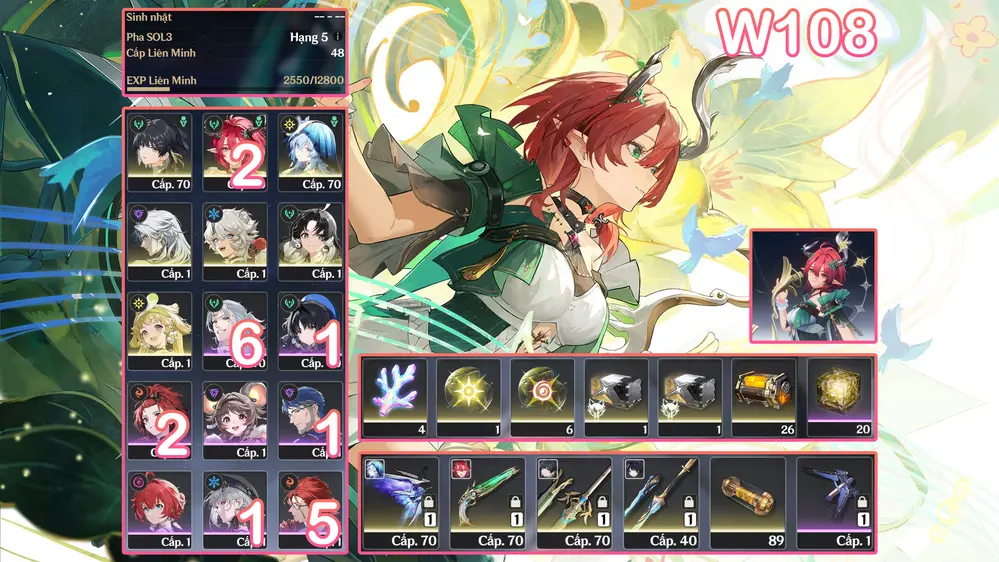The image size is (999, 562).
Task: Select the blue-haired character portrait at Cấp. 70
Action: coord(310,150)
